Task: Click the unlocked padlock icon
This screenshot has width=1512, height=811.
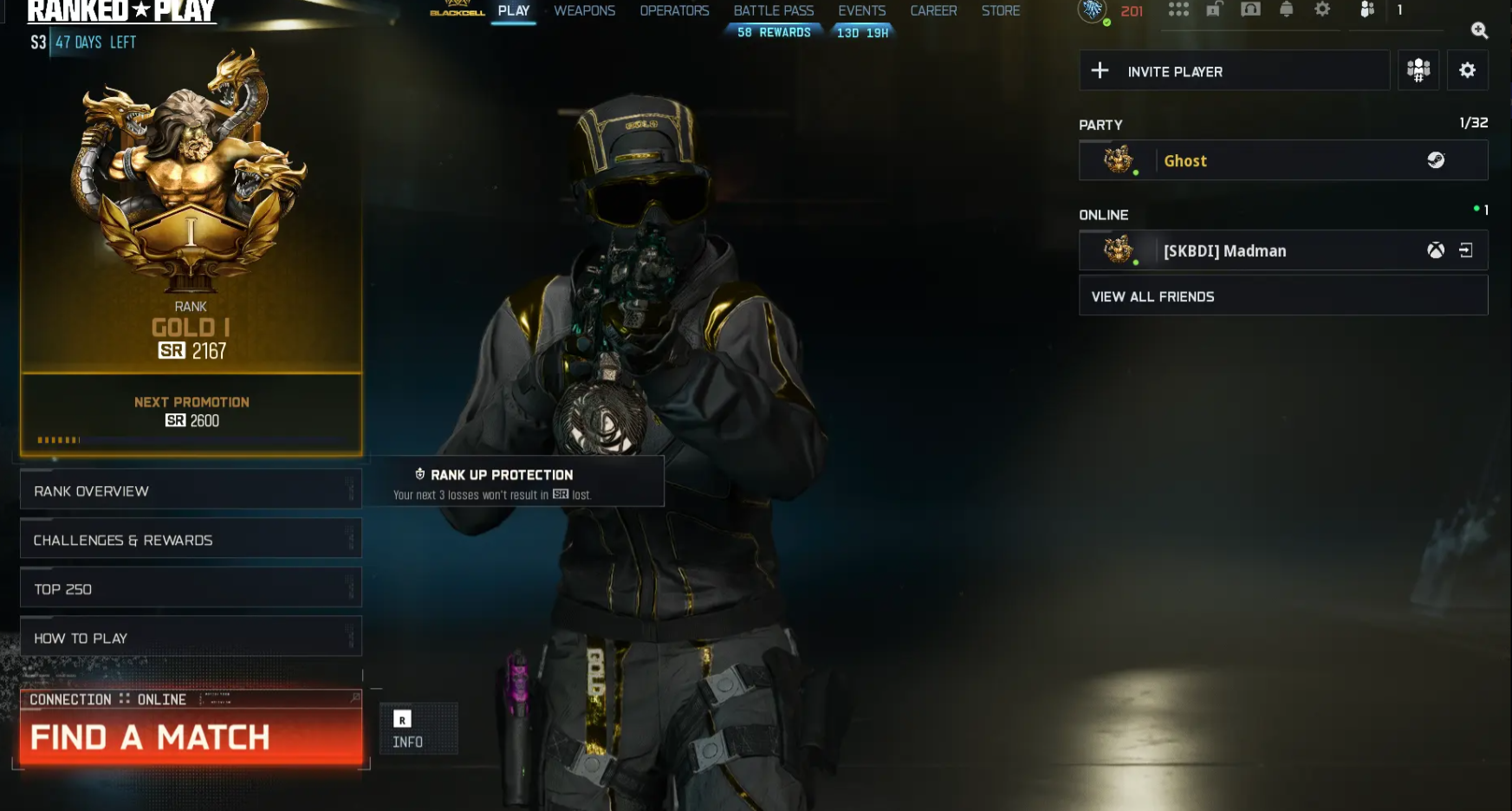Action: (x=1213, y=10)
